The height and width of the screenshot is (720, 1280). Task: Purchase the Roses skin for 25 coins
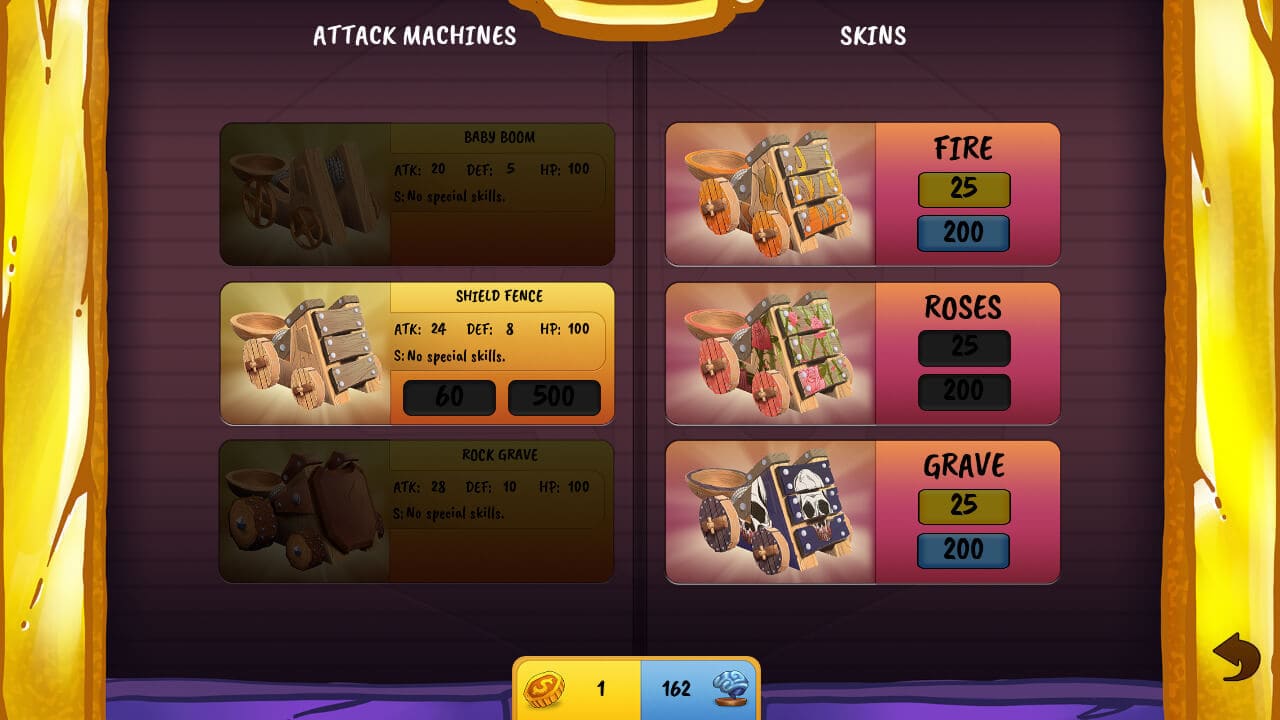click(x=963, y=347)
